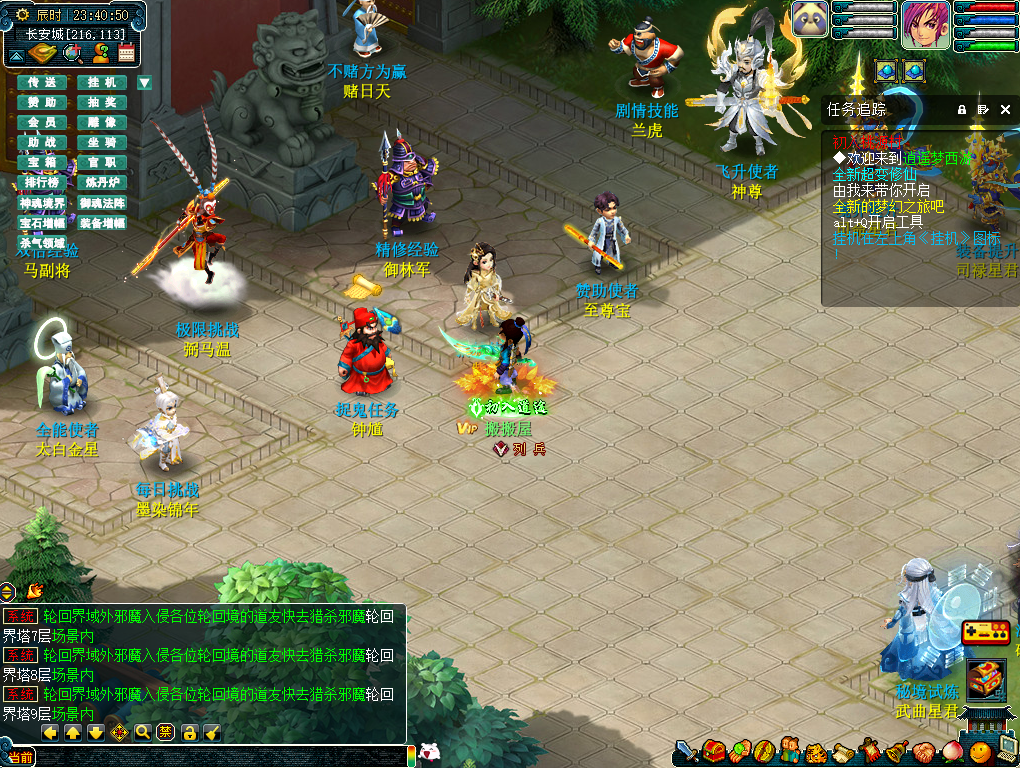Open the 炼丹炉 alchemy furnace
This screenshot has width=1020, height=768.
coord(102,182)
